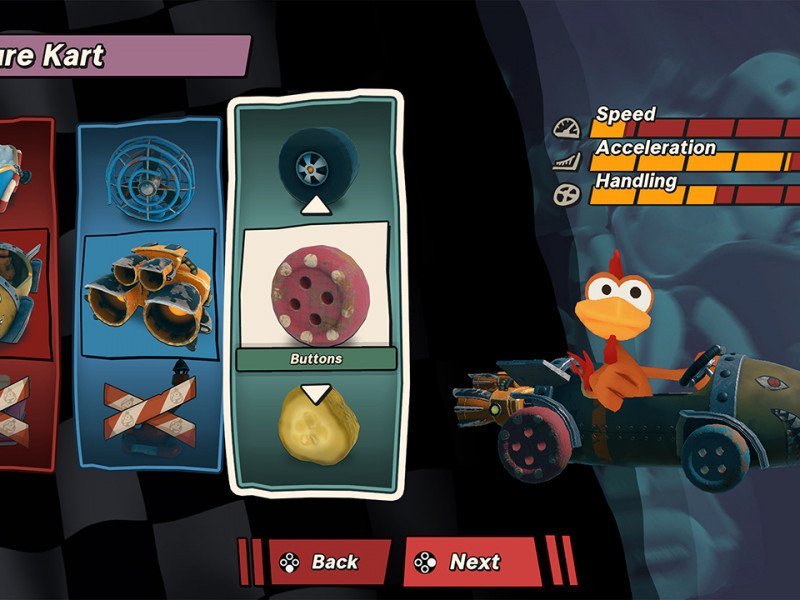Click the up arrow in wheels column

pyautogui.click(x=316, y=205)
